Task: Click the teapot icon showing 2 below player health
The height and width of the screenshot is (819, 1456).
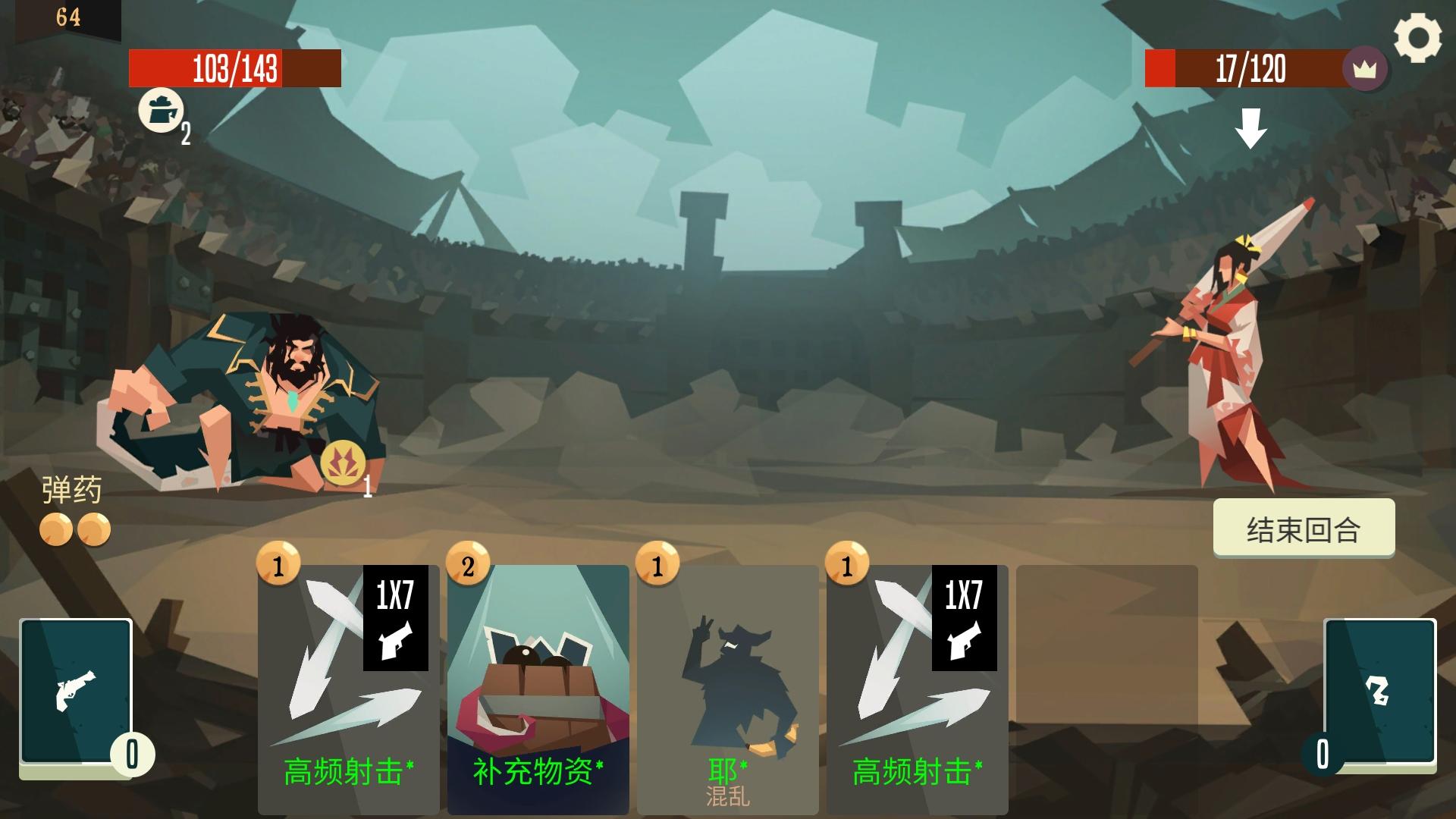Action: (162, 111)
